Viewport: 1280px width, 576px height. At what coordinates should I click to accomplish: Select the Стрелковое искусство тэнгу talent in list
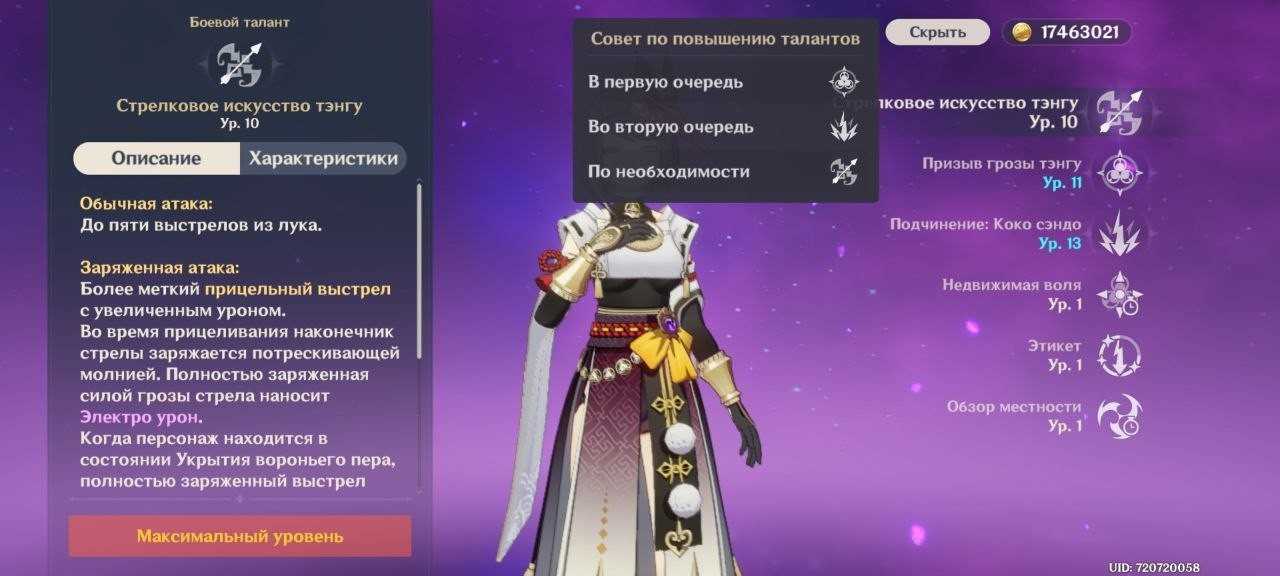point(1119,111)
